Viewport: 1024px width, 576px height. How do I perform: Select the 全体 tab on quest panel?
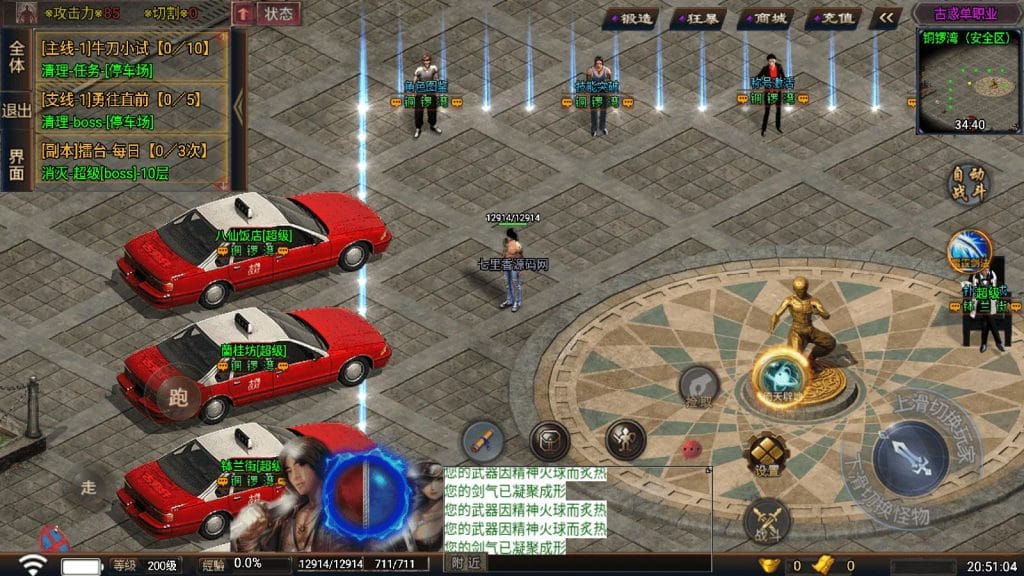point(17,56)
